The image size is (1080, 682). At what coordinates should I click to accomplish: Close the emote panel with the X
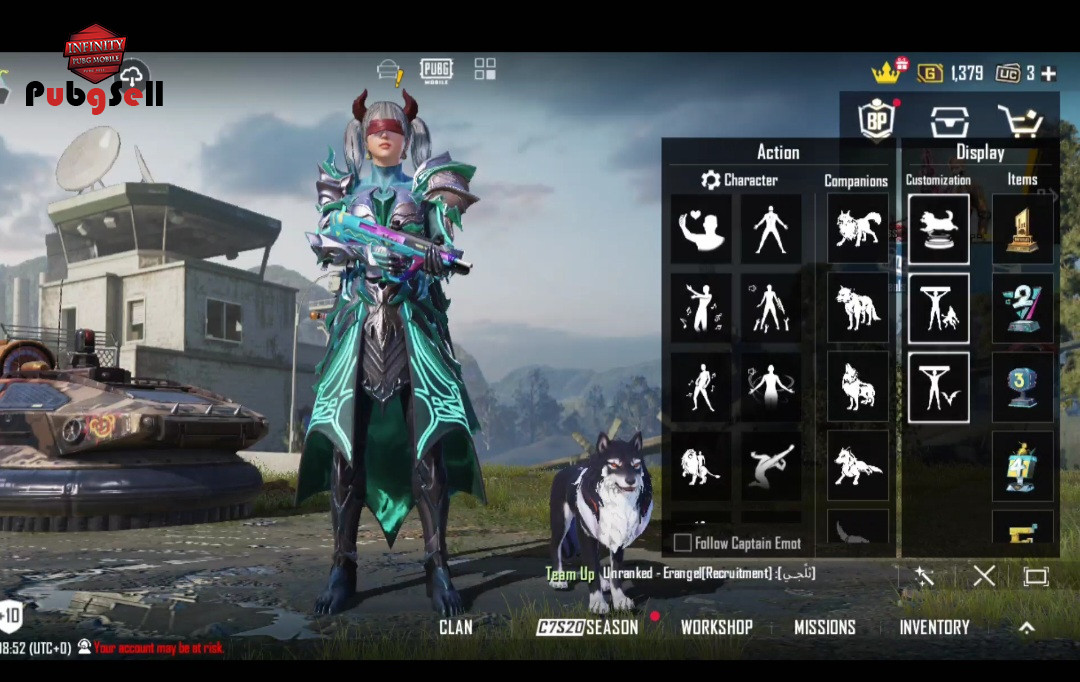984,575
